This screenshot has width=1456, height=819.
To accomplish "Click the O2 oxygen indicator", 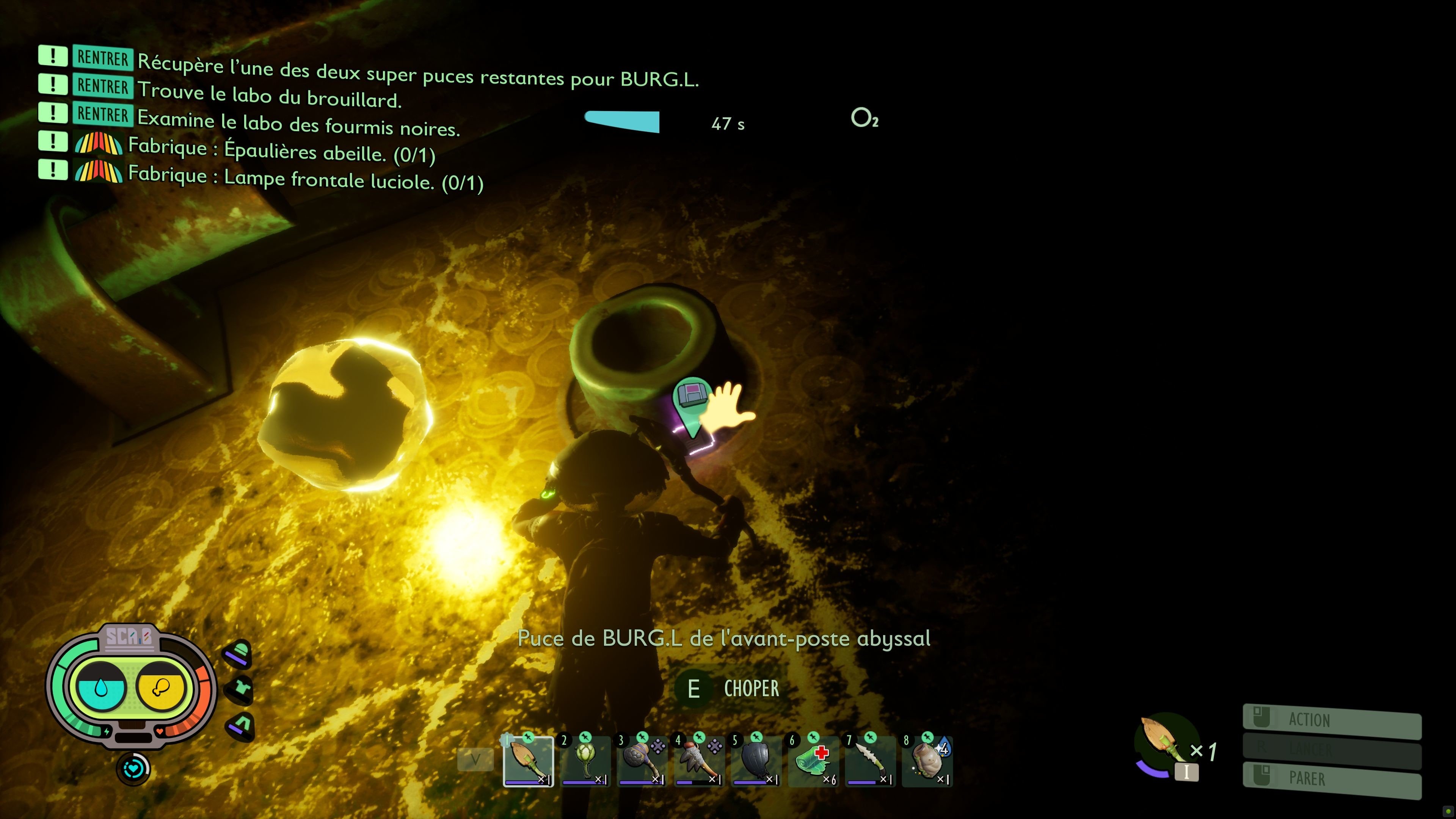I will coord(865,120).
